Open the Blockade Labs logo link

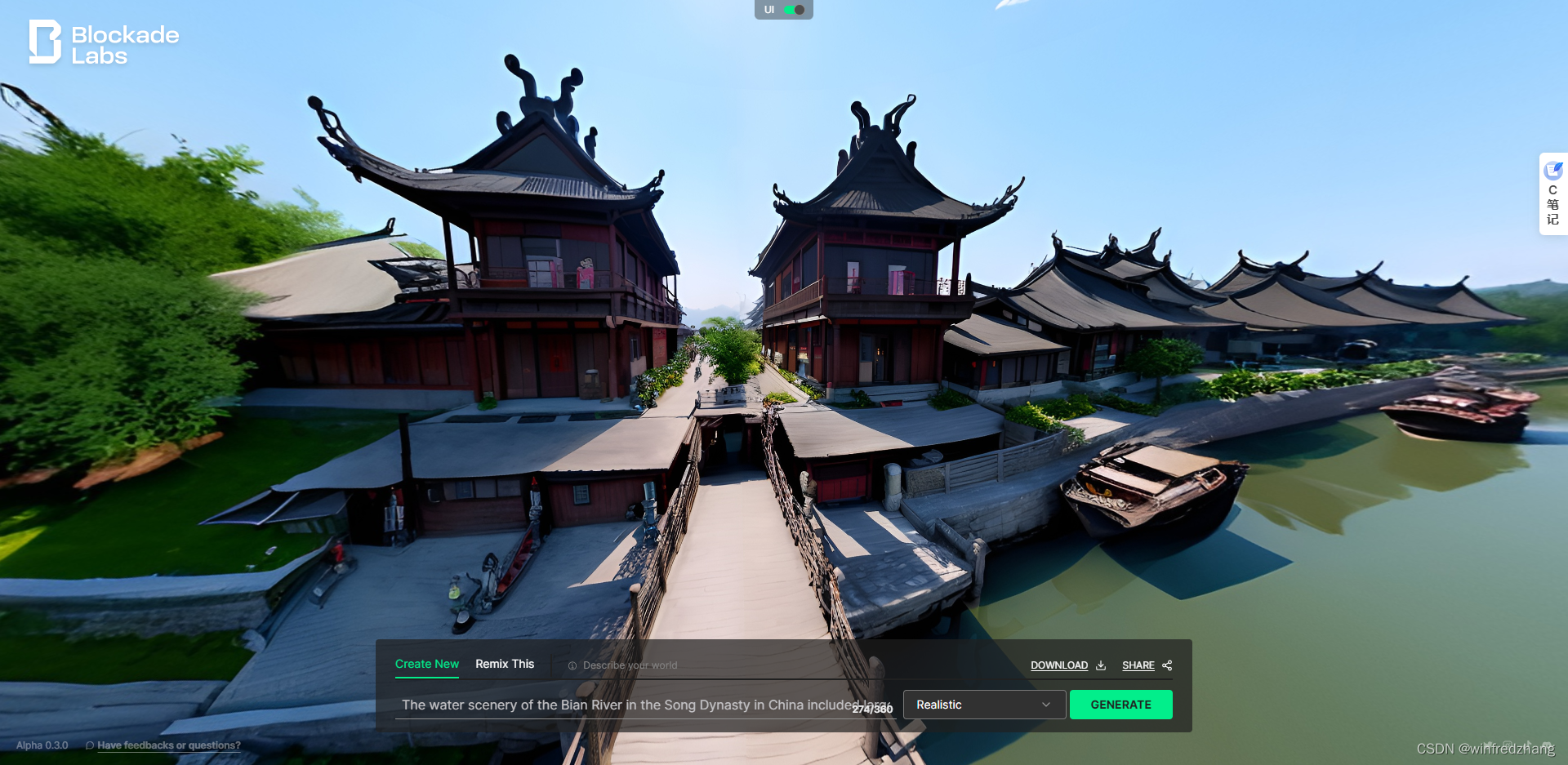[x=104, y=43]
